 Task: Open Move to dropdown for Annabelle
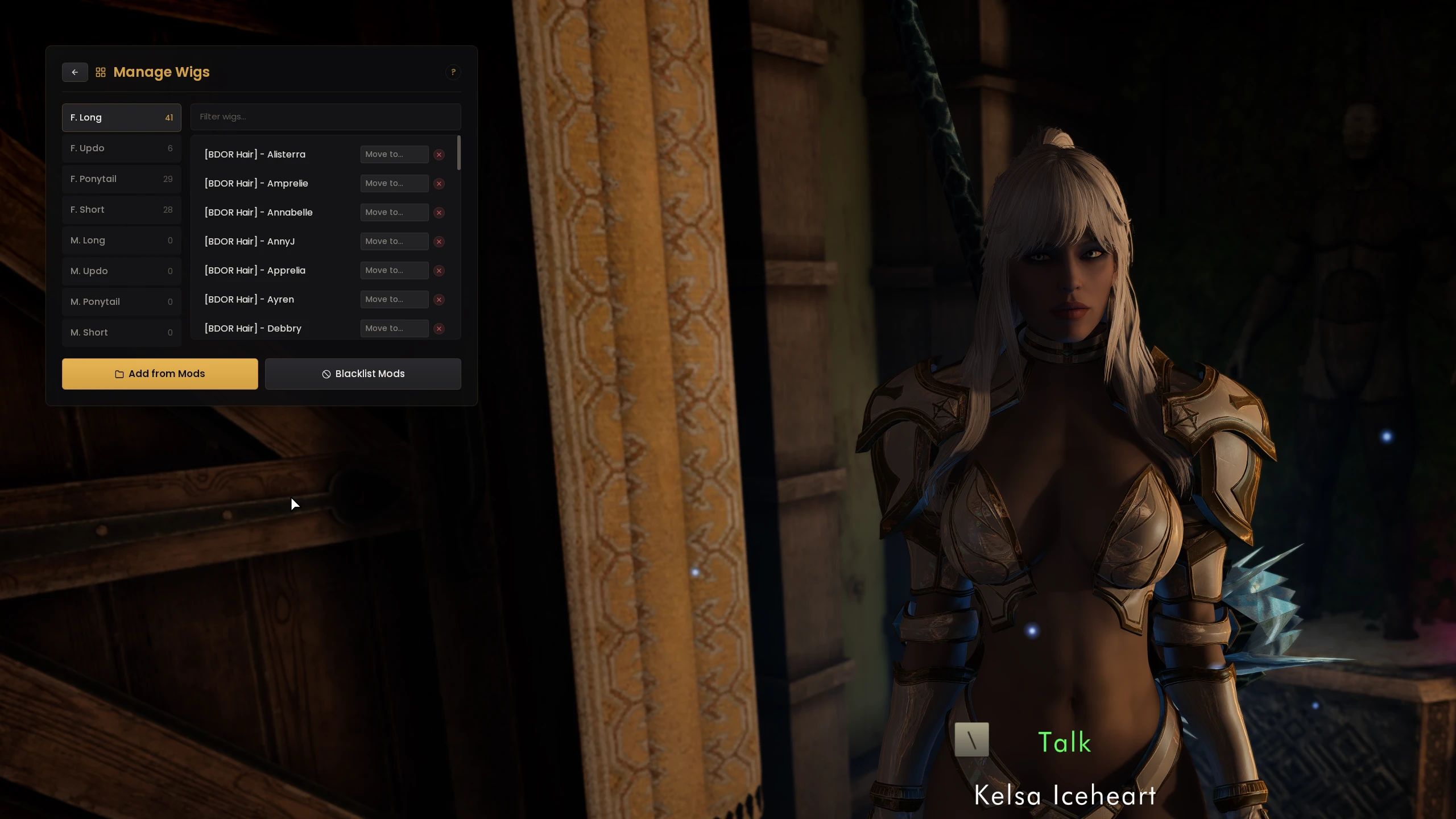click(394, 212)
